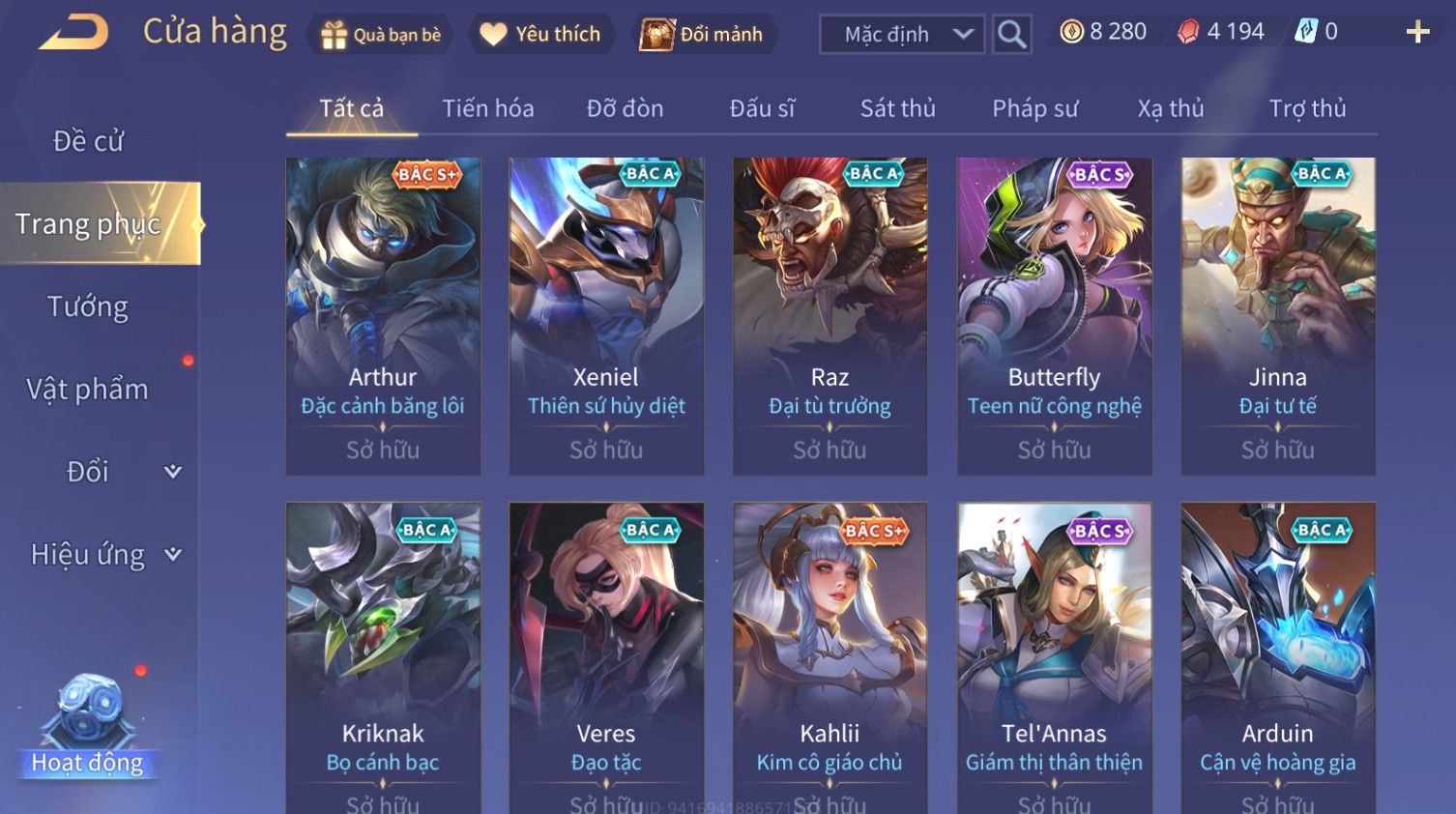Go back using the return arrow
Screen dimensions: 1456x814
[x=73, y=33]
